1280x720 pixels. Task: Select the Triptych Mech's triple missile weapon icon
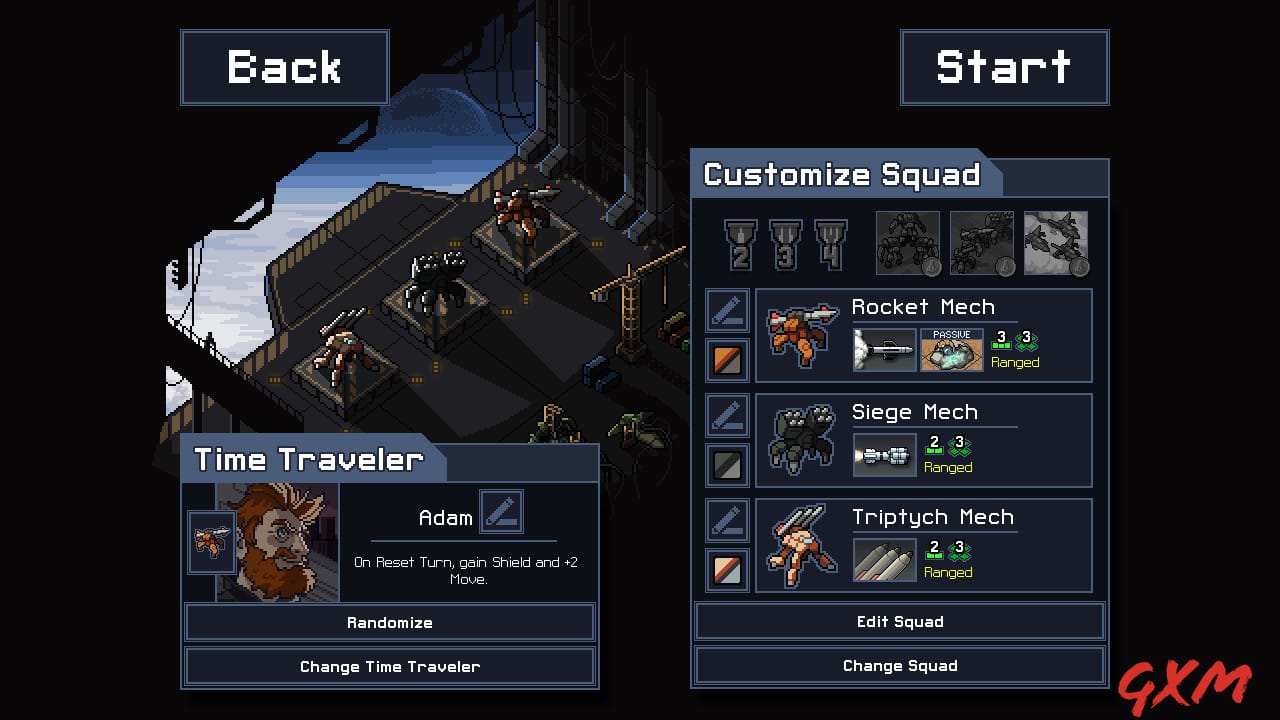[x=884, y=560]
